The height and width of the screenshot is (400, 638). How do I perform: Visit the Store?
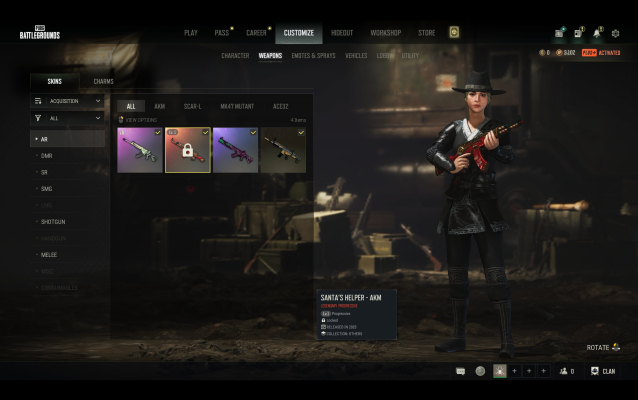click(x=427, y=33)
